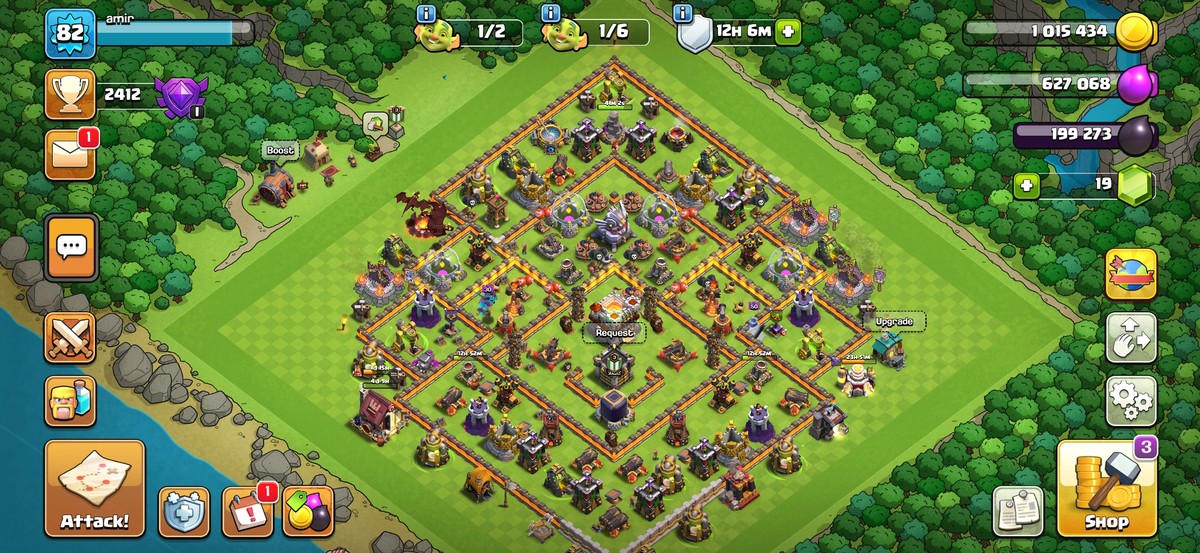Screen dimensions: 1200x553
Task: Open the village layout editor hand icon
Action: pos(1131,338)
